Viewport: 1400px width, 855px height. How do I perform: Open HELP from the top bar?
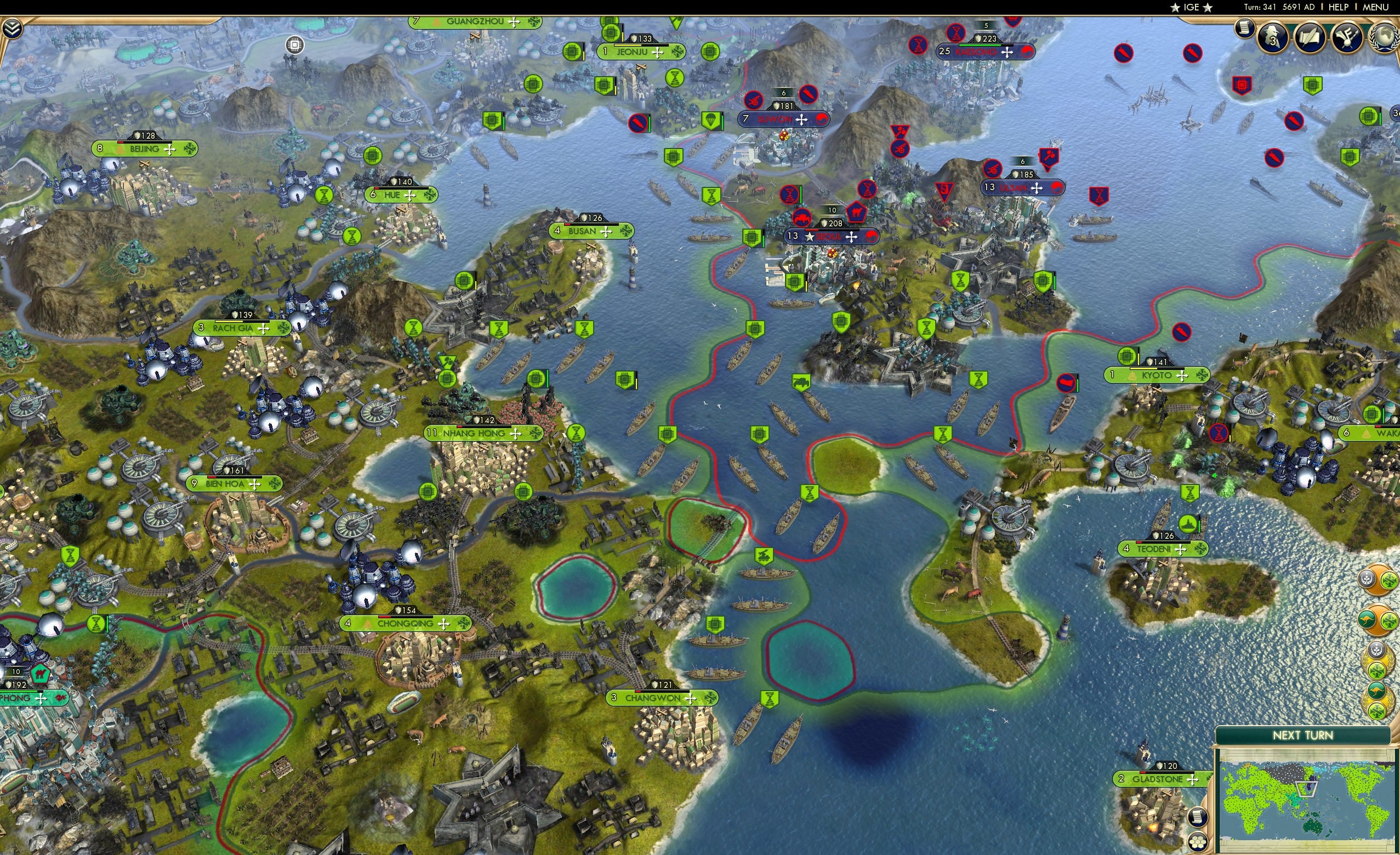coord(1339,7)
